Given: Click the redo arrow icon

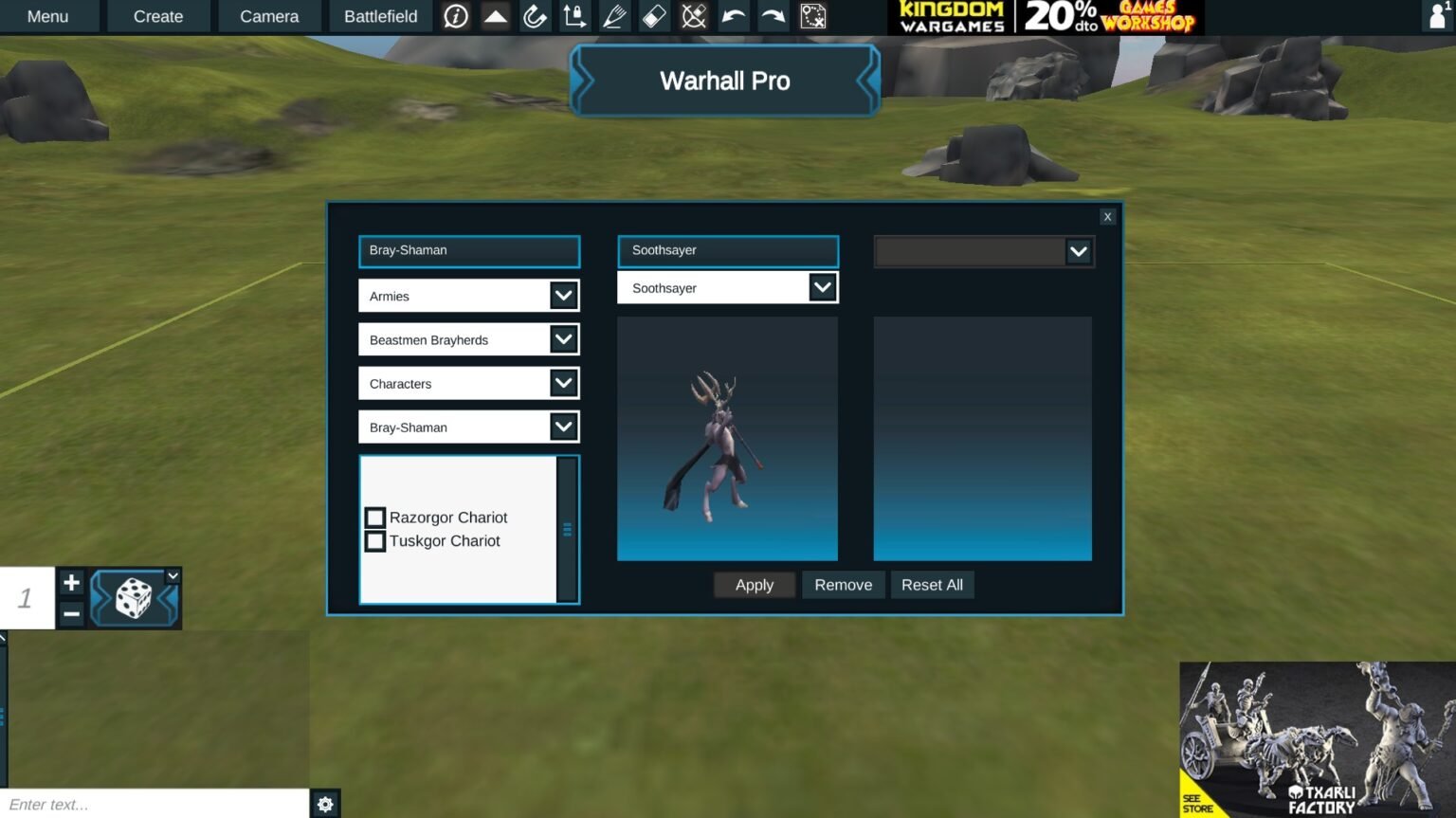Looking at the screenshot, I should click(x=773, y=16).
